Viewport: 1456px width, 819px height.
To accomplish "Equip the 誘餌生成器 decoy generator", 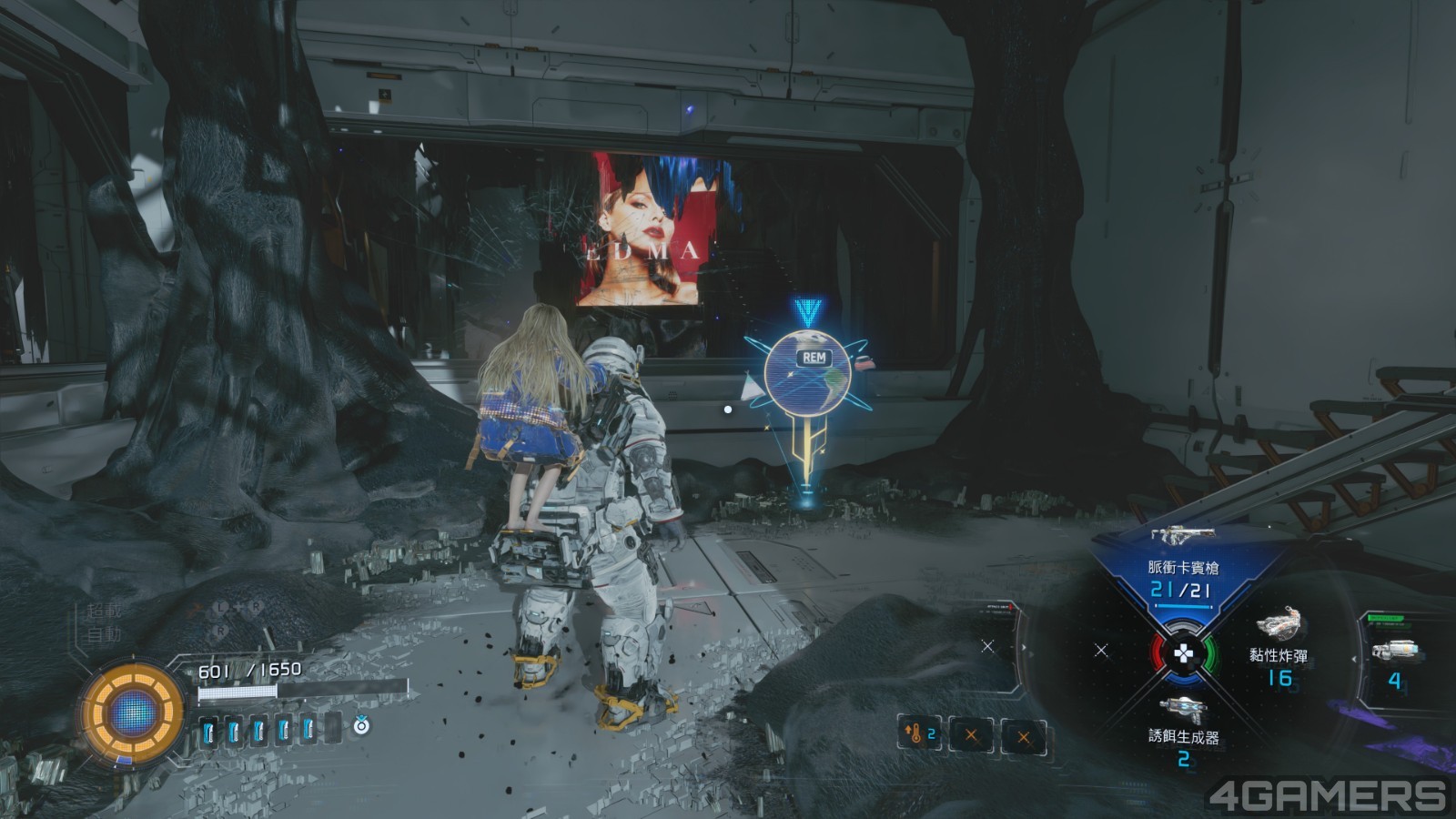I will 1183,724.
